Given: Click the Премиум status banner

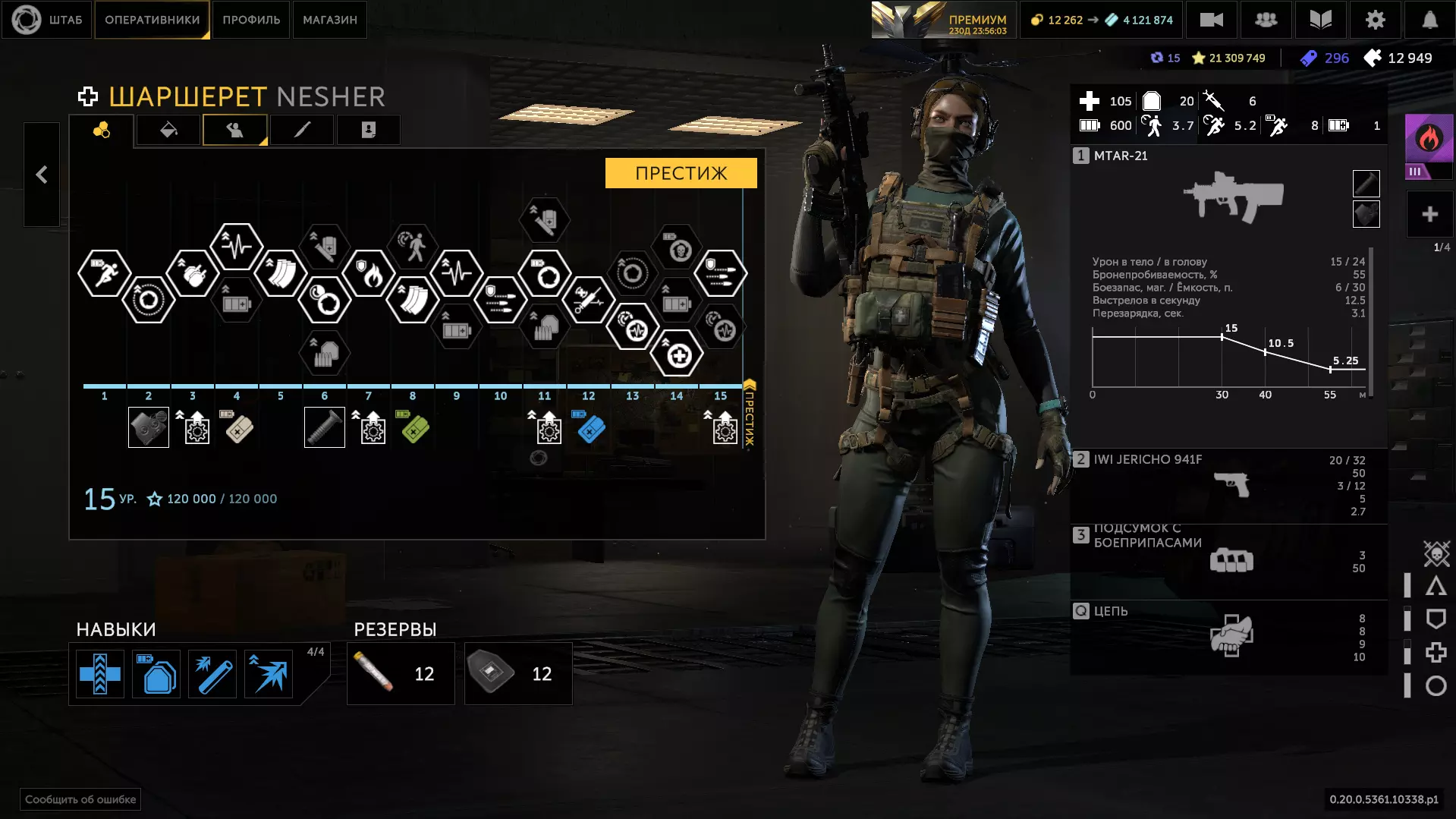Looking at the screenshot, I should [942, 20].
